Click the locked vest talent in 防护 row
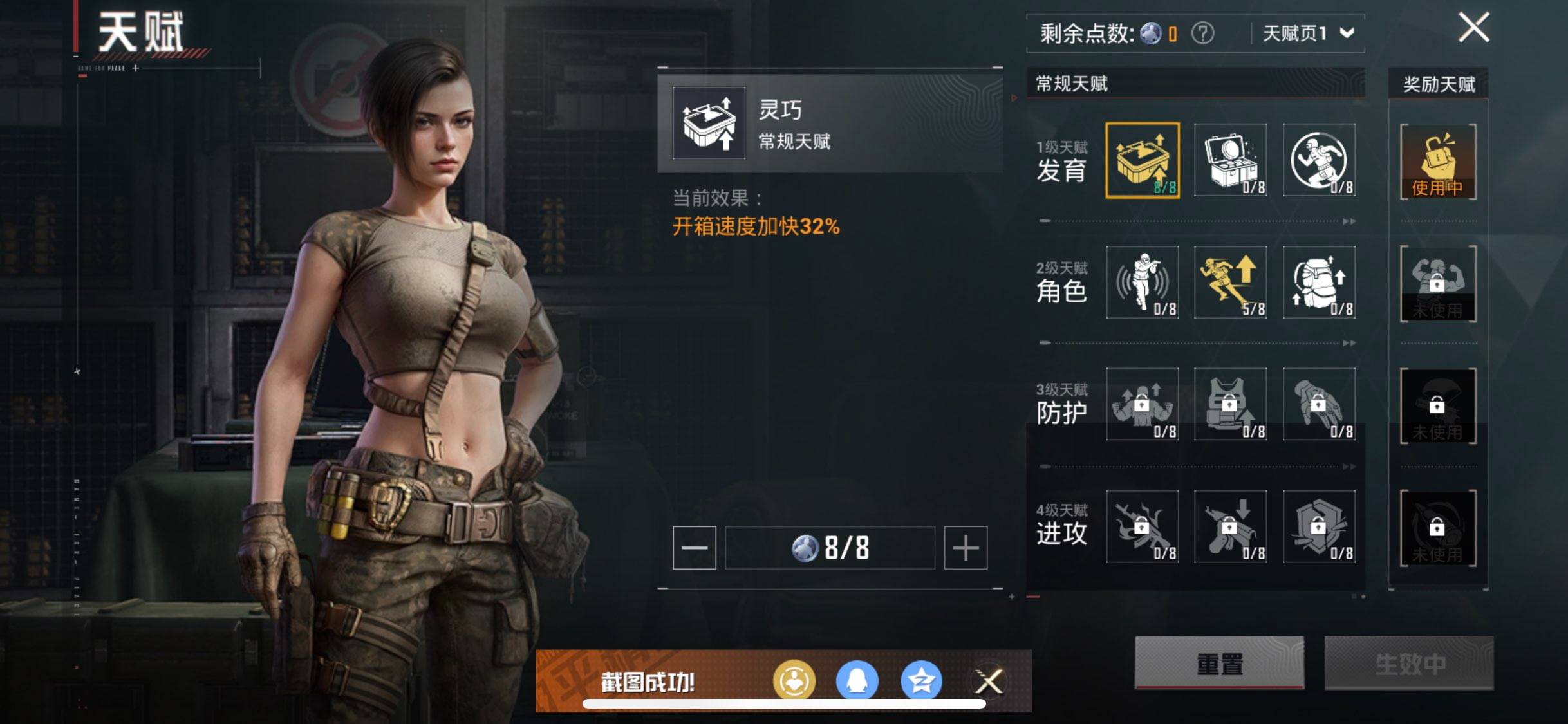The height and width of the screenshot is (724, 1568). point(1231,404)
